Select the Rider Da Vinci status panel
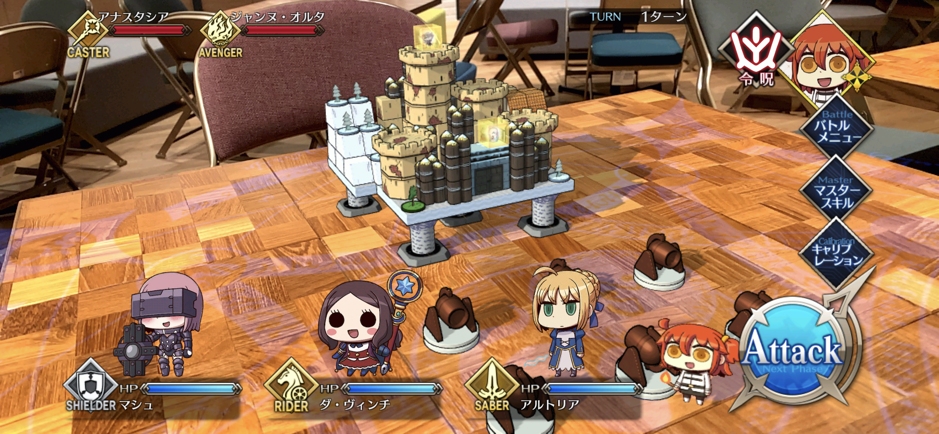939x434 pixels. (x=355, y=392)
